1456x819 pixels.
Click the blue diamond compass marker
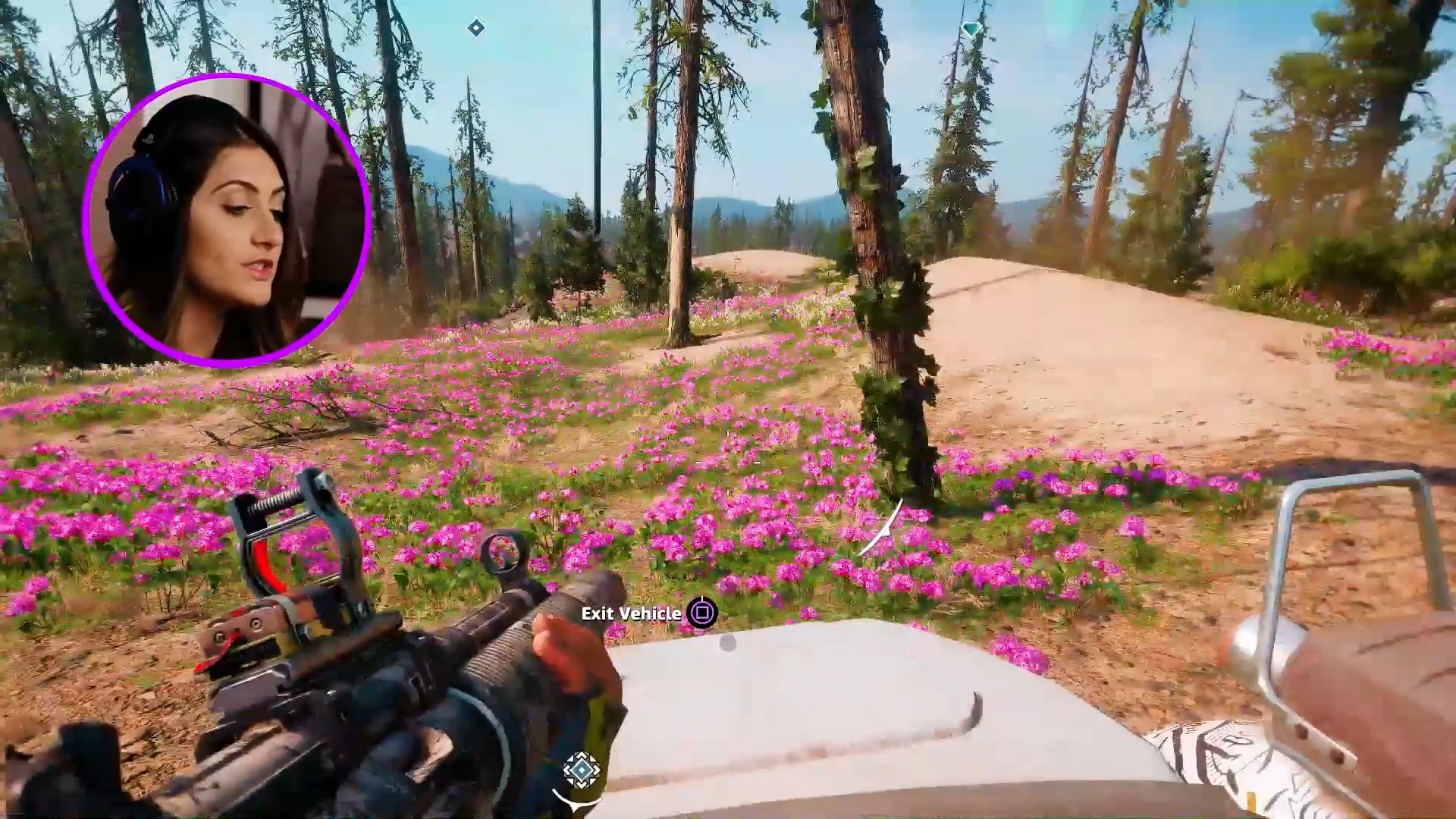[475, 28]
